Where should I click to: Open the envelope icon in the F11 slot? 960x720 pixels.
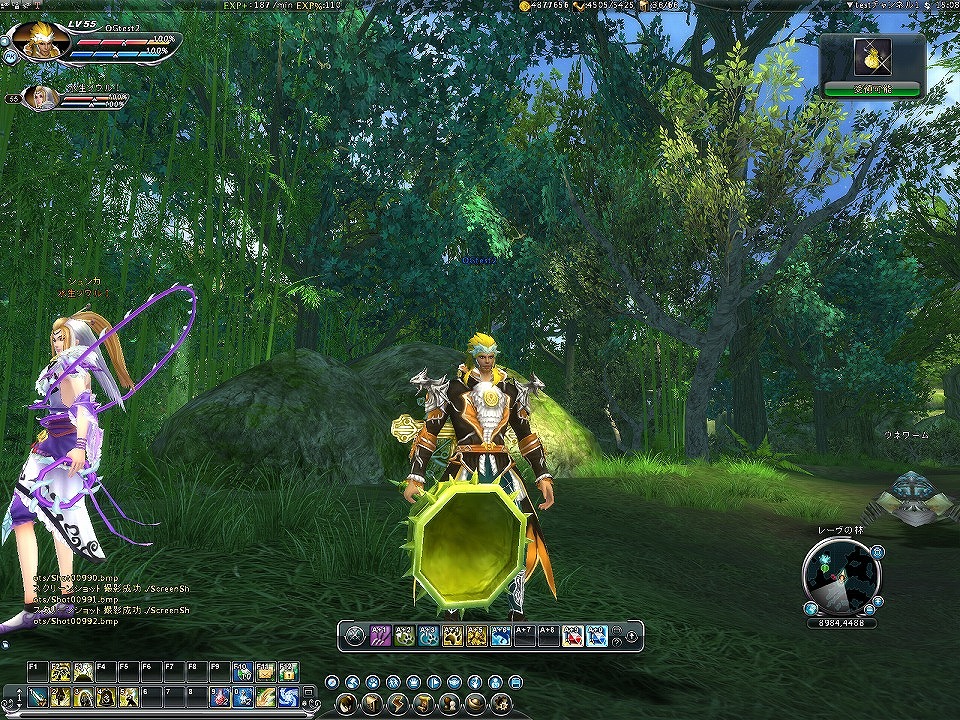[265, 672]
